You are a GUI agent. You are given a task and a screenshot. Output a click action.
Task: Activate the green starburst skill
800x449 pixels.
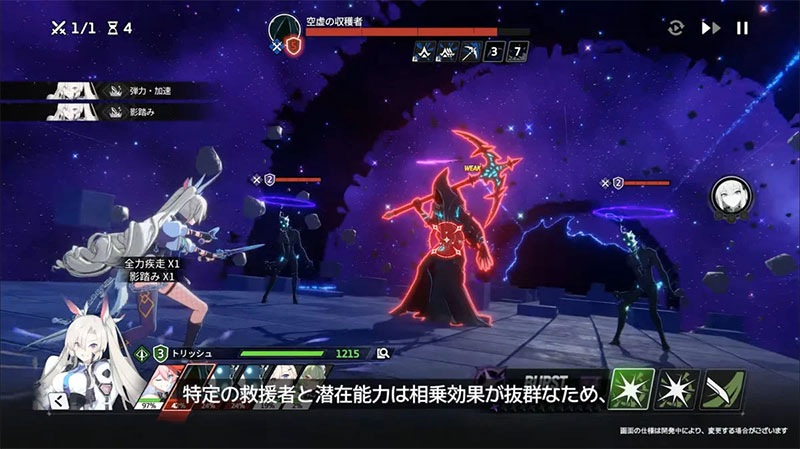click(x=634, y=389)
